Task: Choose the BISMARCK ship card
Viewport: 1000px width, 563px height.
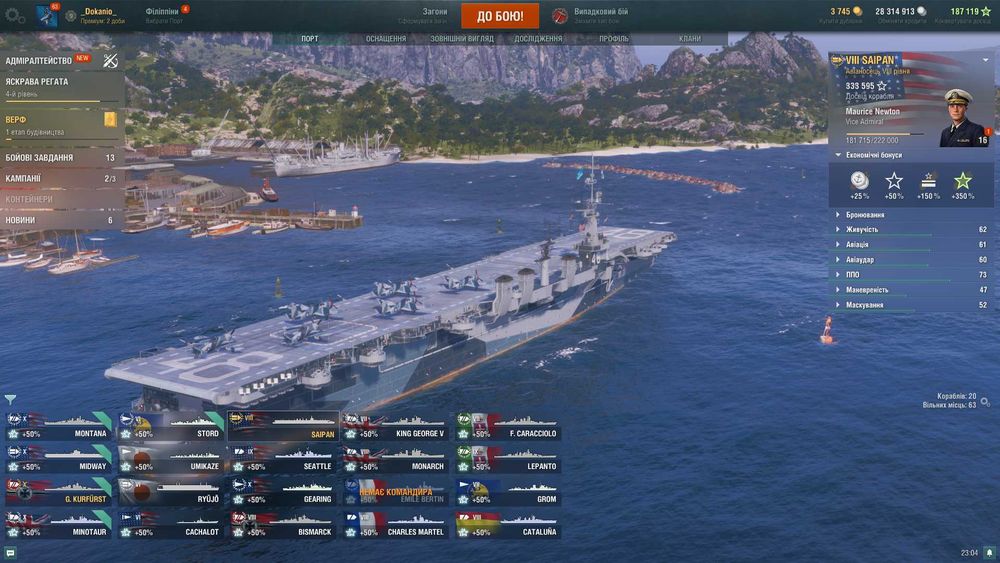Action: (283, 524)
